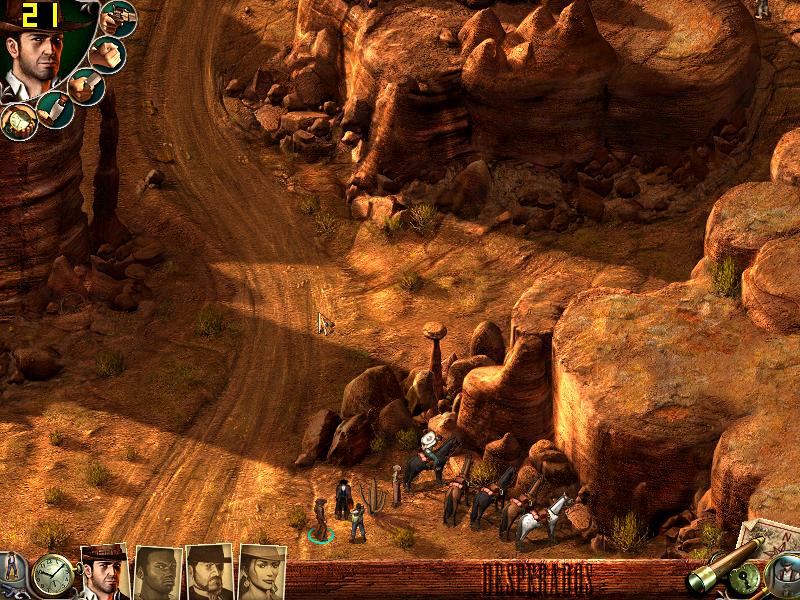
Task: Activate the fist punch ability
Action: click(107, 54)
